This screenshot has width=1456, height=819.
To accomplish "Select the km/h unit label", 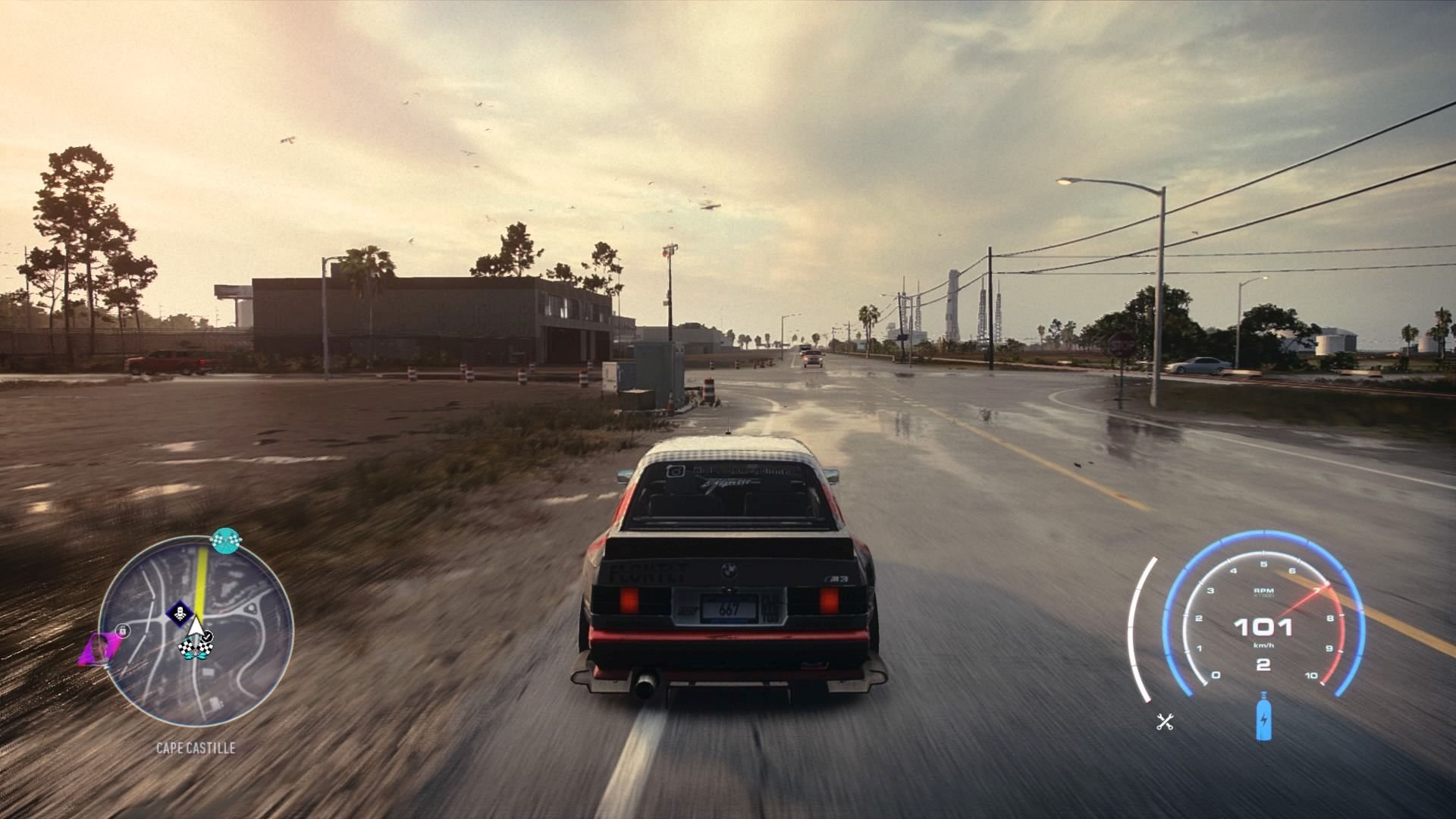I will coord(1263,645).
